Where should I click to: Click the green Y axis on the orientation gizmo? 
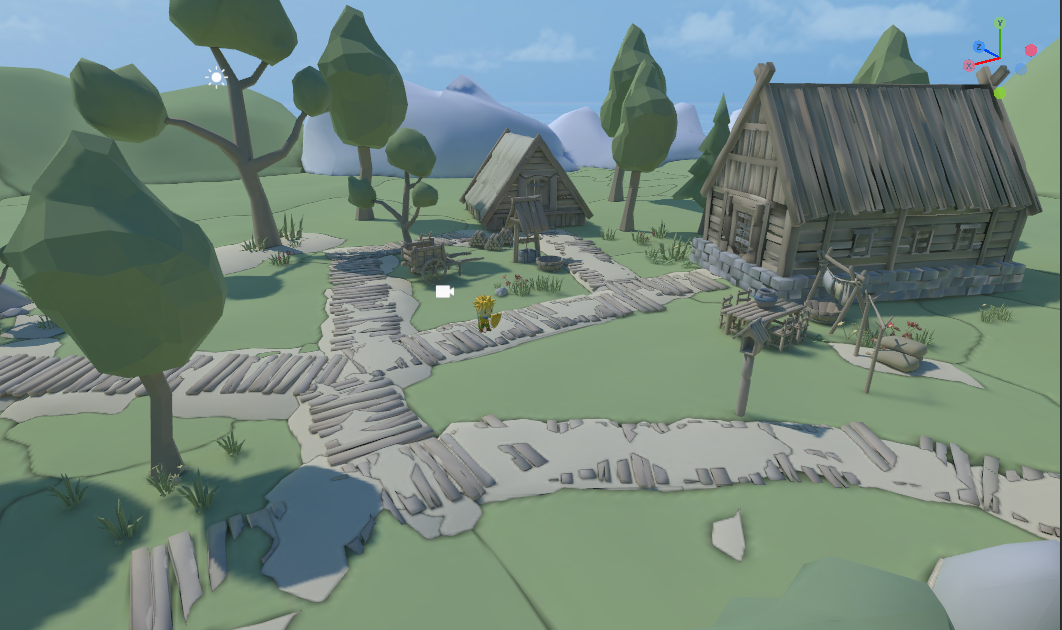pyautogui.click(x=999, y=24)
